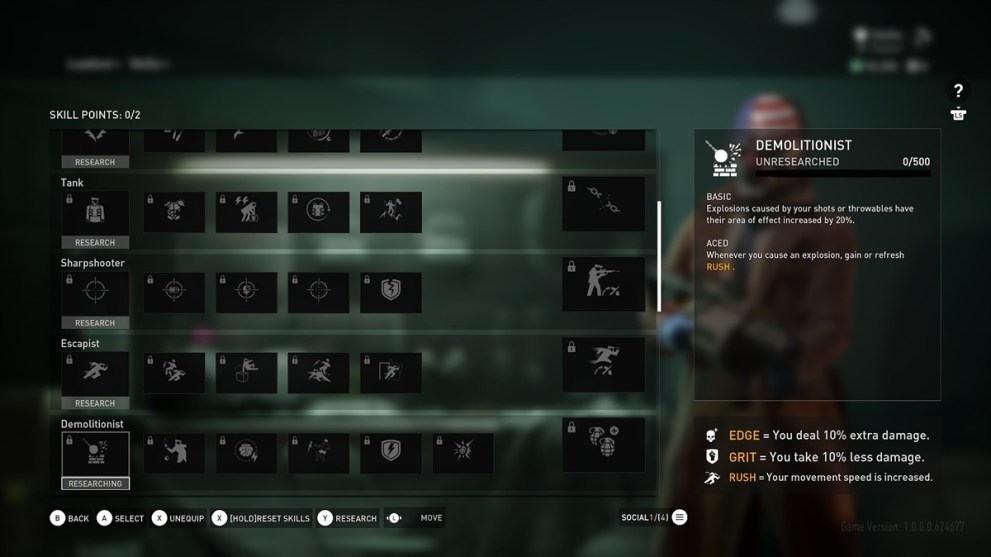Choose the Demolitionist grenades skill on the right
Screen dimensions: 991x557
click(603, 445)
